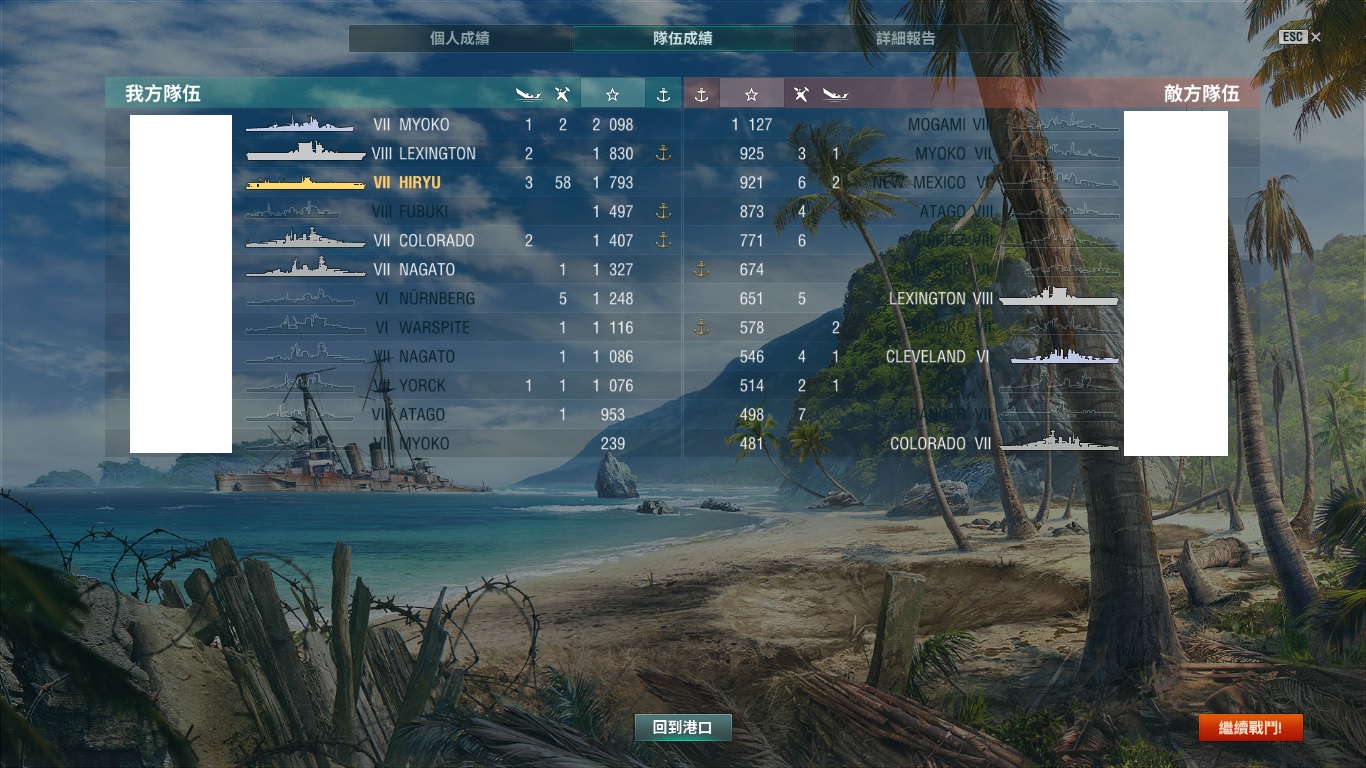Pick the NÜRNBERG player row
Viewport: 1366px width, 768px height.
coord(436,299)
